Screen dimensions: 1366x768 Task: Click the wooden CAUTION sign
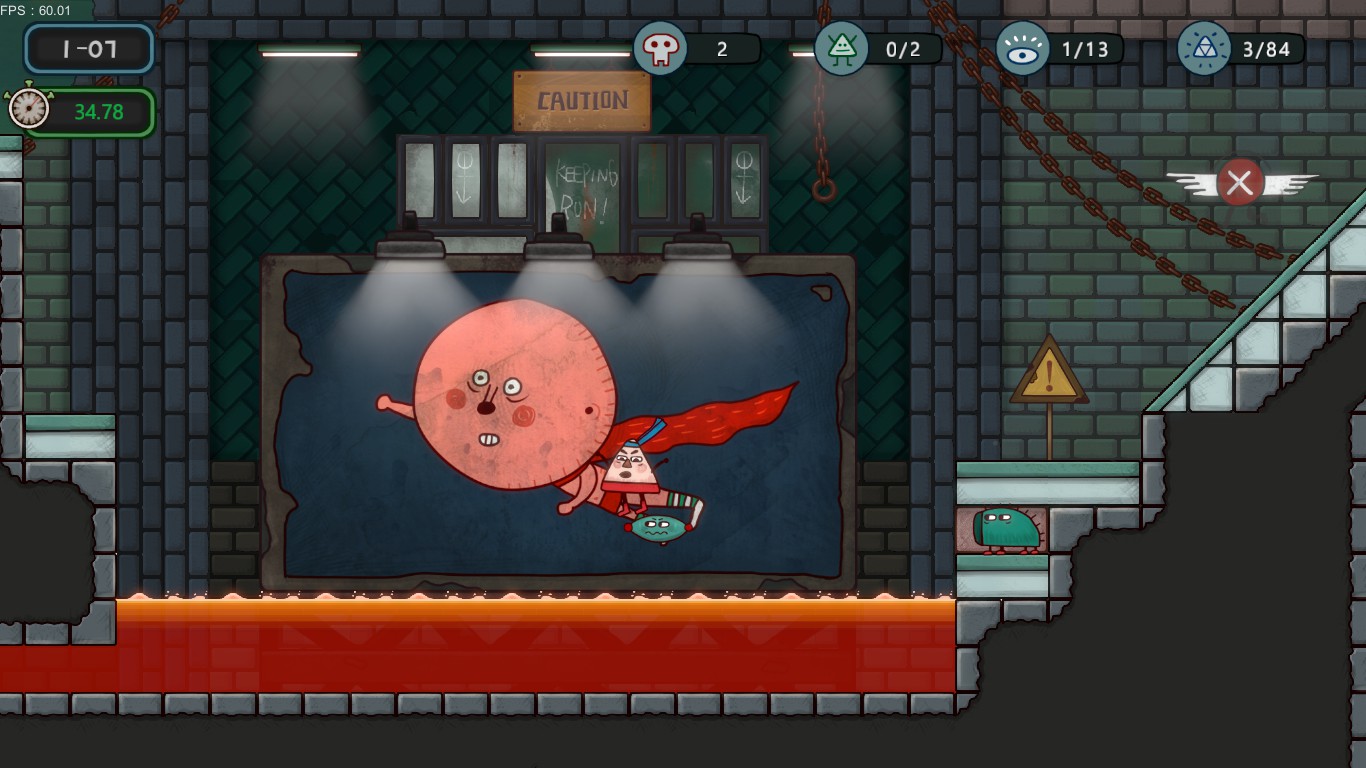tap(582, 100)
